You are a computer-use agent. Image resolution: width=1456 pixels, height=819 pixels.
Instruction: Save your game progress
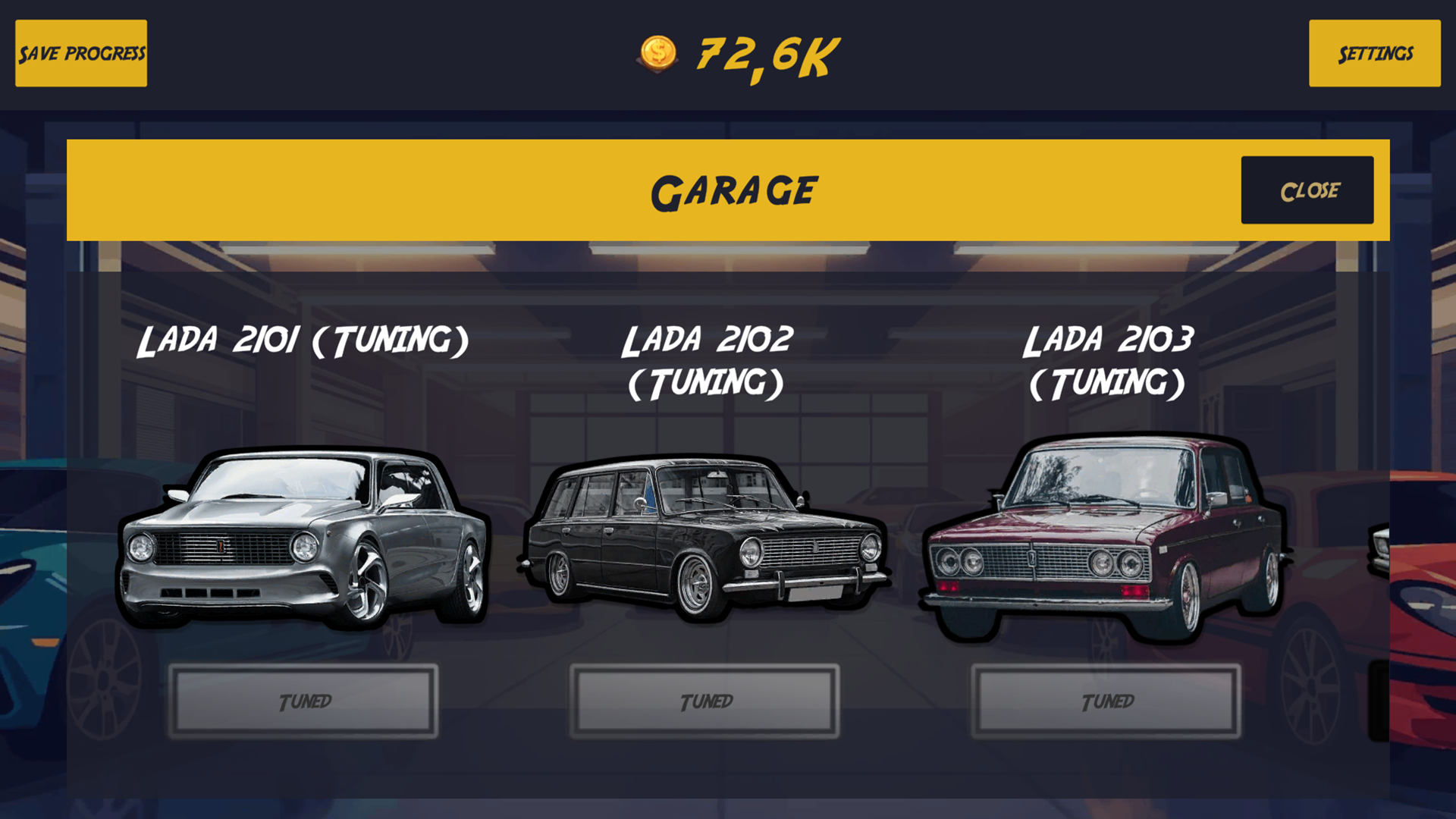pos(80,53)
